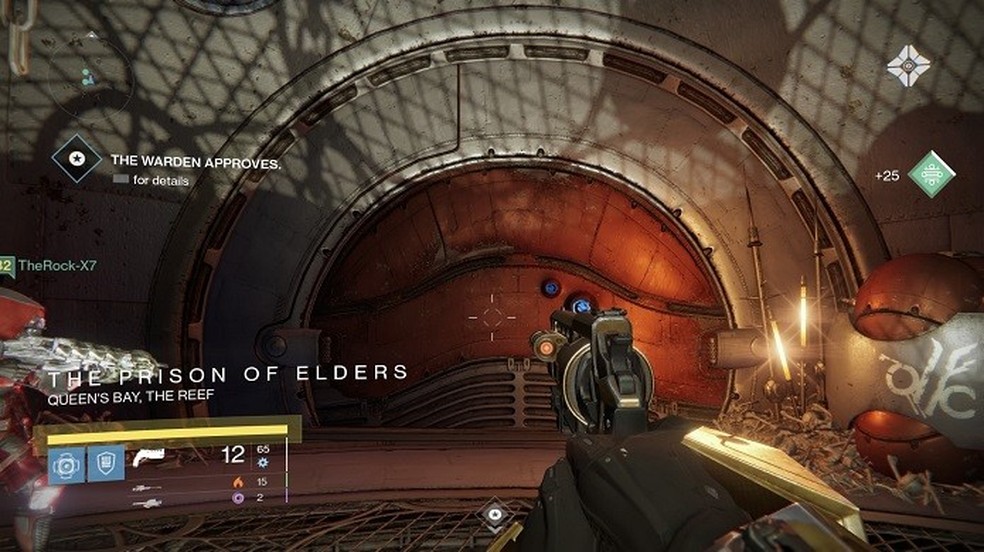984x552 pixels.
Task: Click the green +25 reputation diamond
Action: 931,174
